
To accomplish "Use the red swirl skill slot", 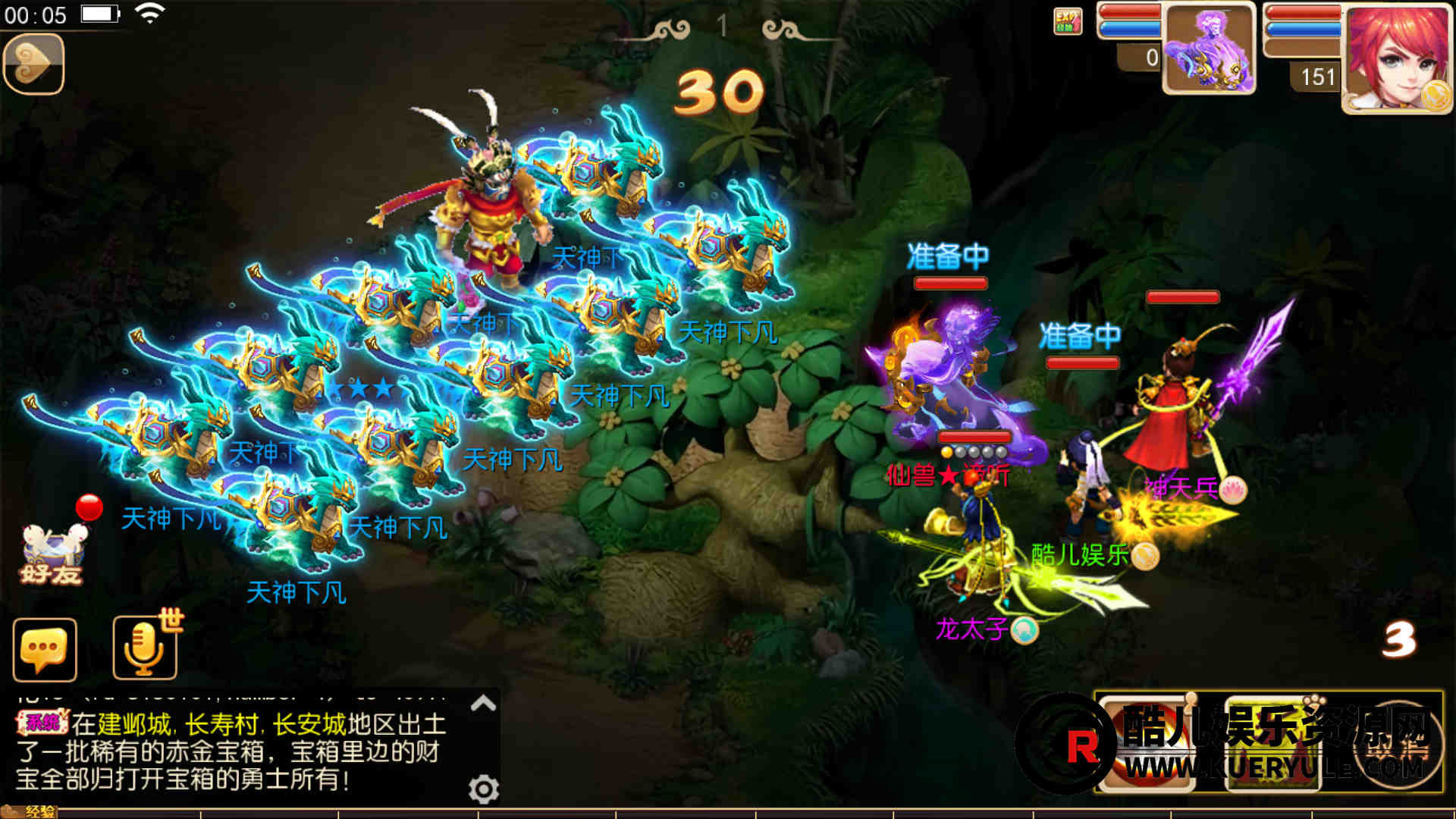I will pyautogui.click(x=1147, y=745).
